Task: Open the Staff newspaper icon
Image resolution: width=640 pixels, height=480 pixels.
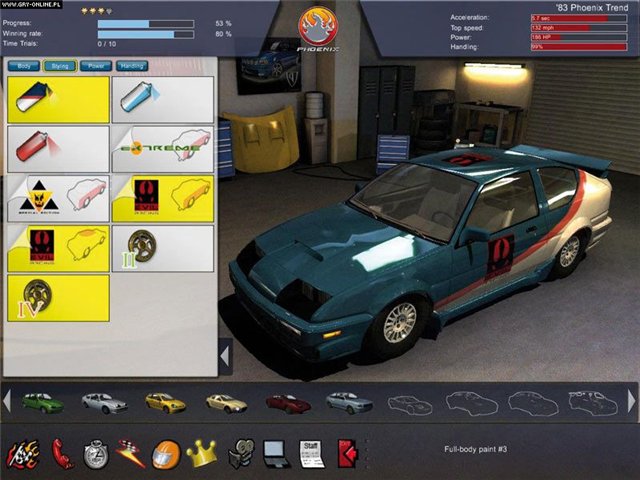Action: 312,454
